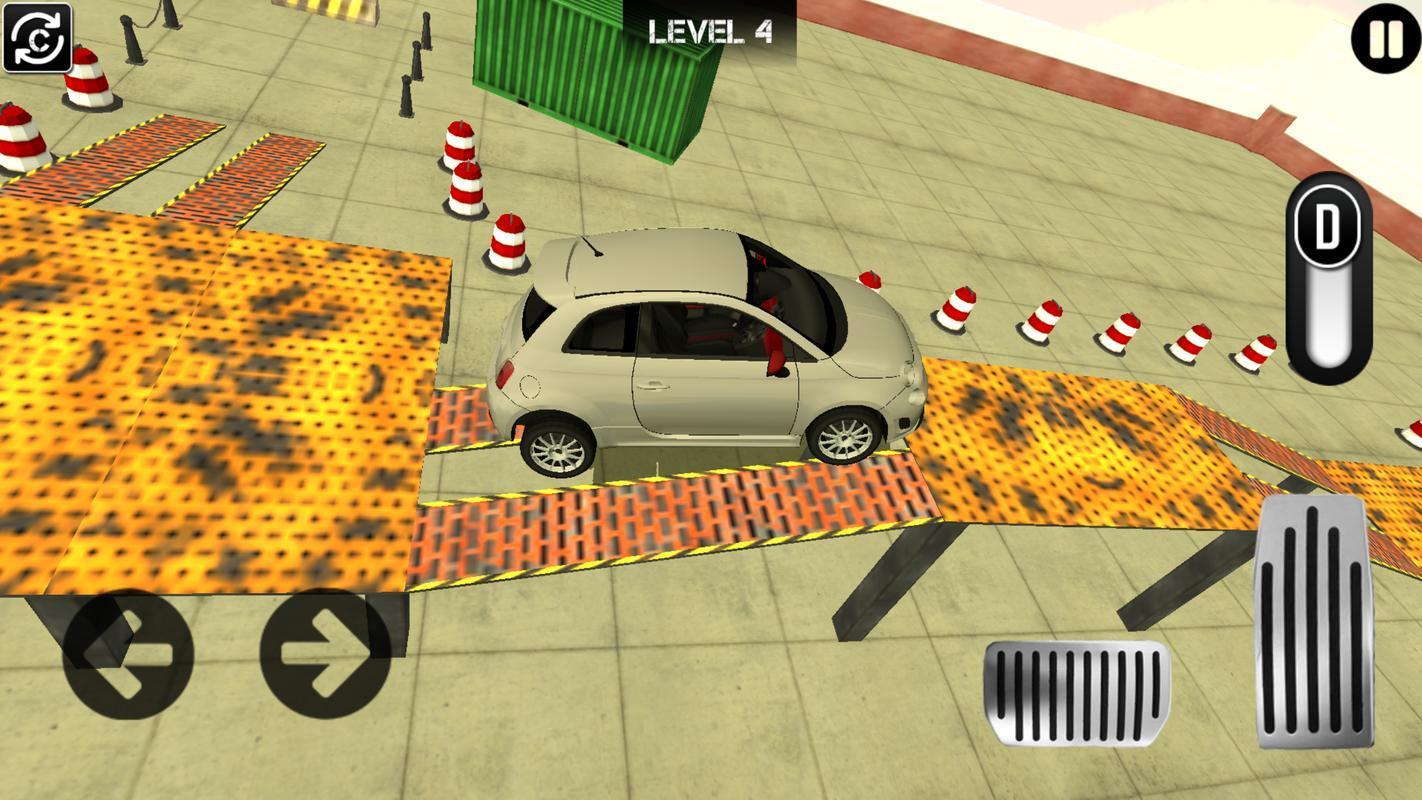Steer the car right
The image size is (1422, 800).
point(325,654)
